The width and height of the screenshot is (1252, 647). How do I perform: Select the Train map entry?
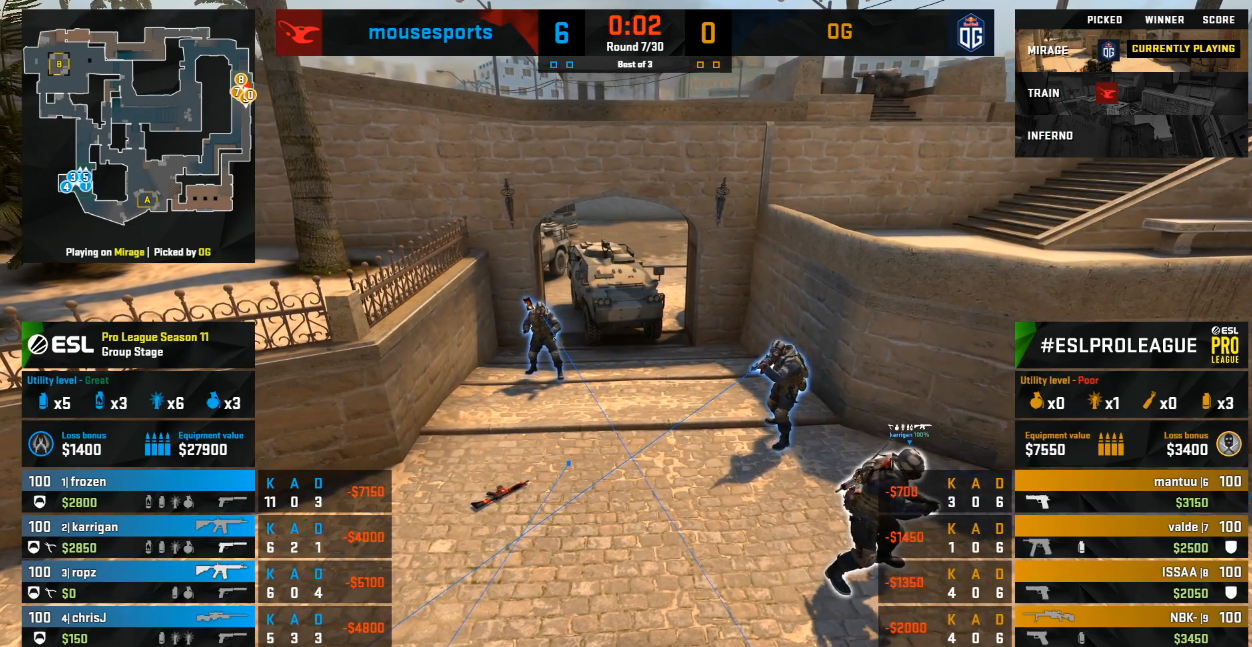1044,93
